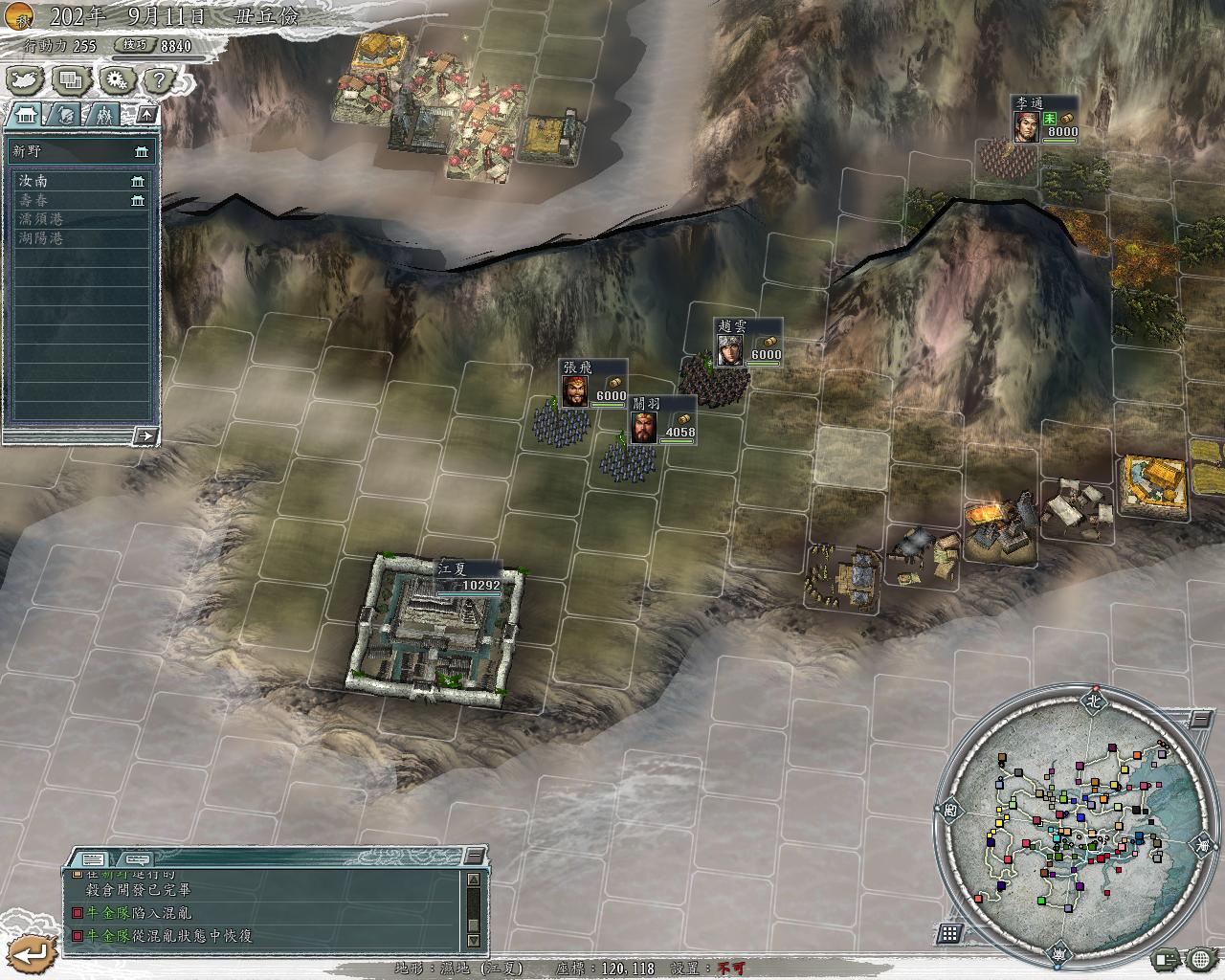Switch to the speech bubble log tab
The image size is (1225, 980).
pos(138,858)
